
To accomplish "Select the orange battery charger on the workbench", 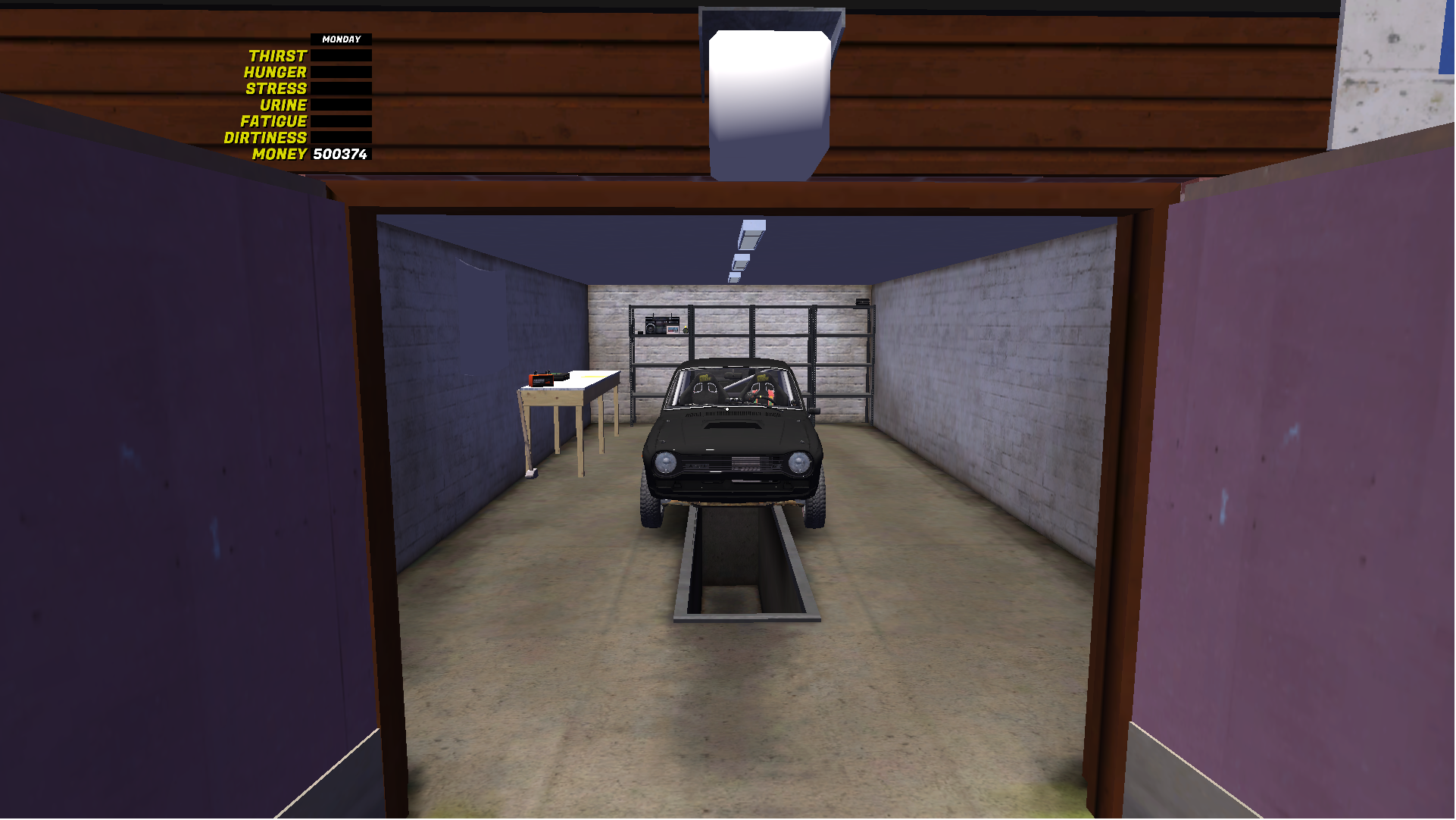I will pos(542,379).
